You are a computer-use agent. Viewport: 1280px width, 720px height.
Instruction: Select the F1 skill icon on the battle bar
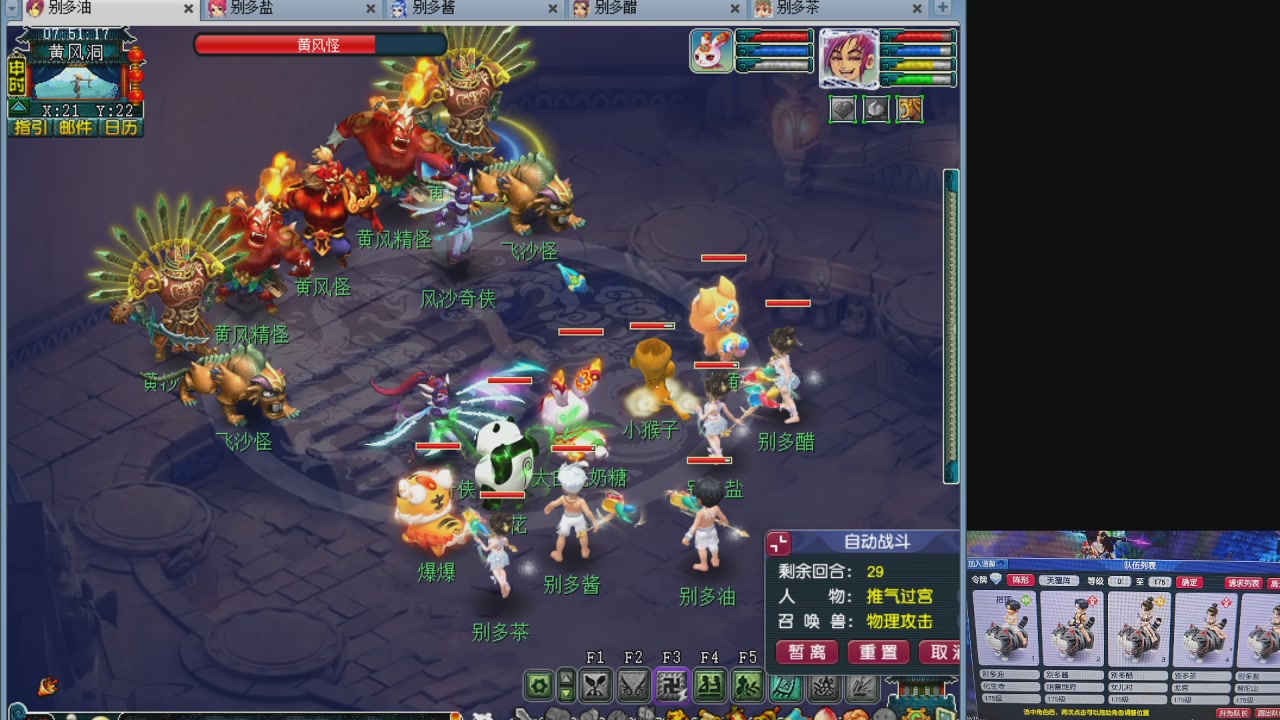[597, 686]
